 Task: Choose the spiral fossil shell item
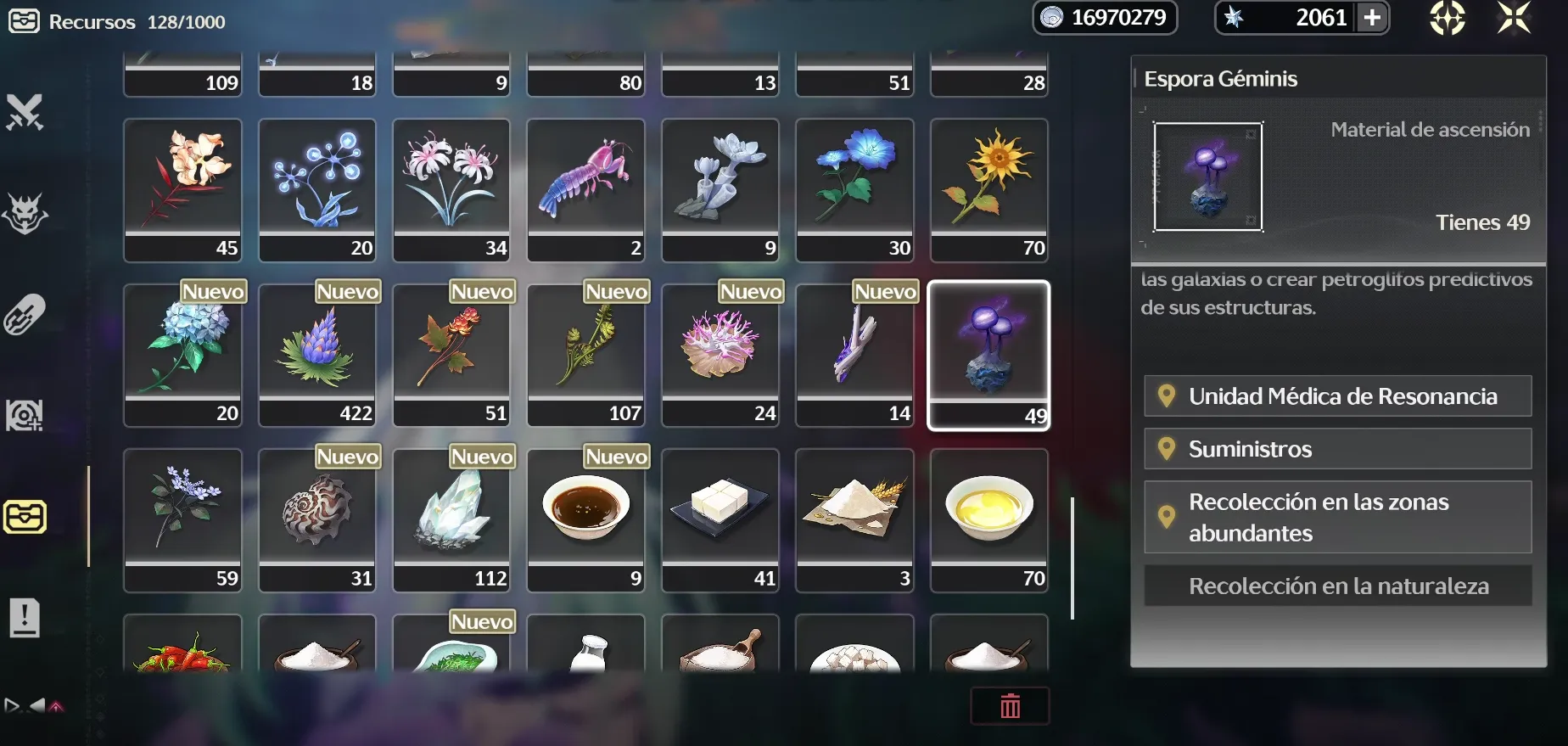317,519
